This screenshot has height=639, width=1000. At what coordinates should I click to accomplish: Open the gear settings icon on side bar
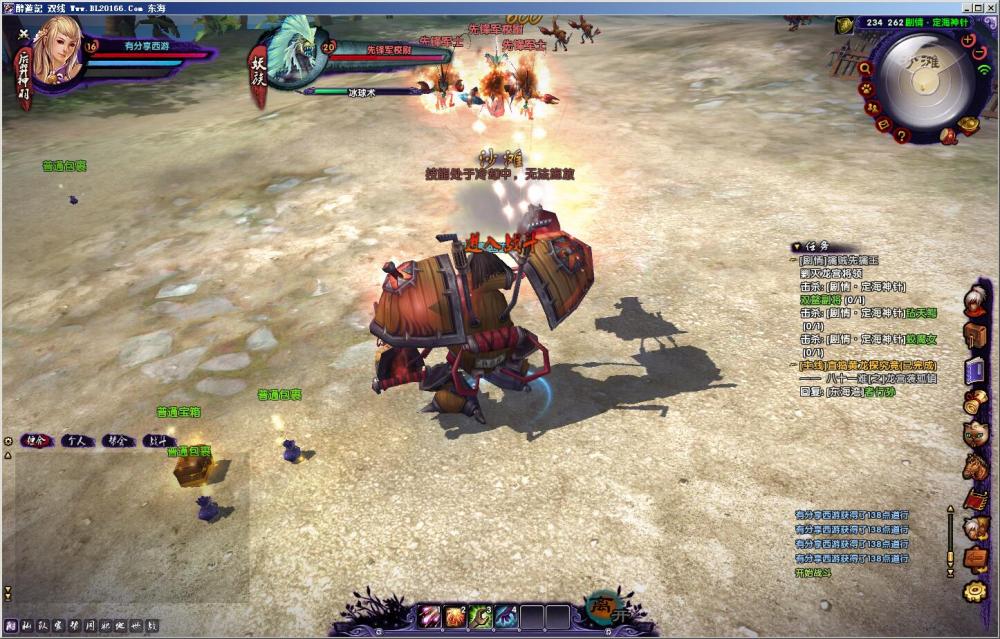pyautogui.click(x=975, y=591)
